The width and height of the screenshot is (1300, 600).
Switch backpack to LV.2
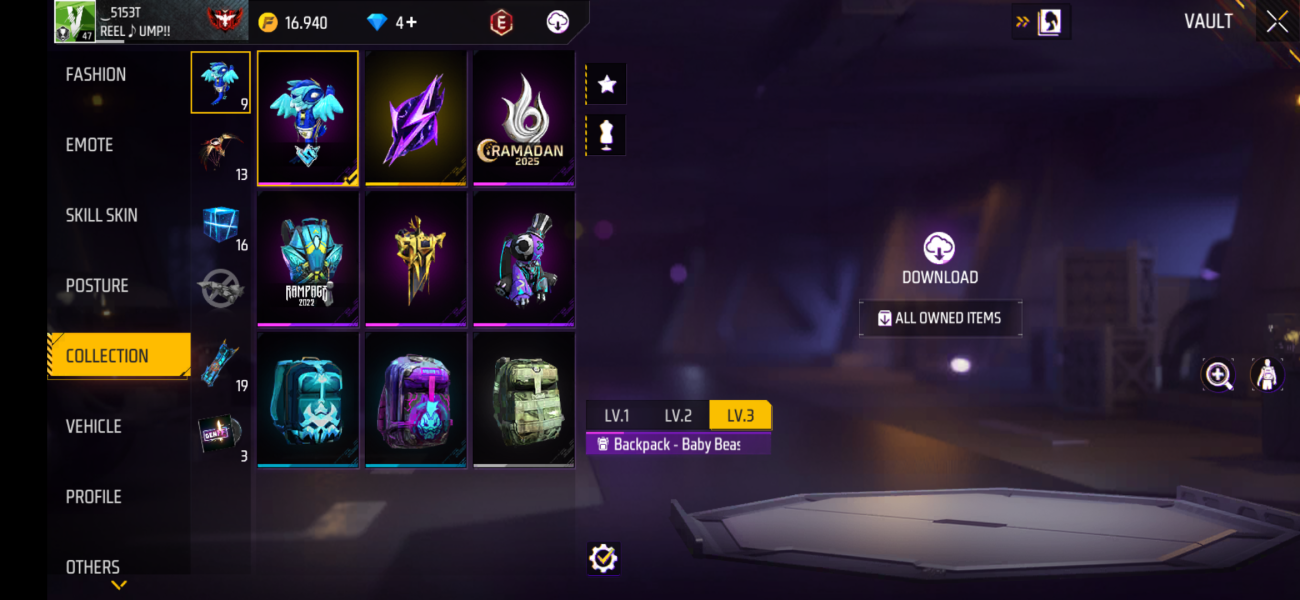[678, 416]
